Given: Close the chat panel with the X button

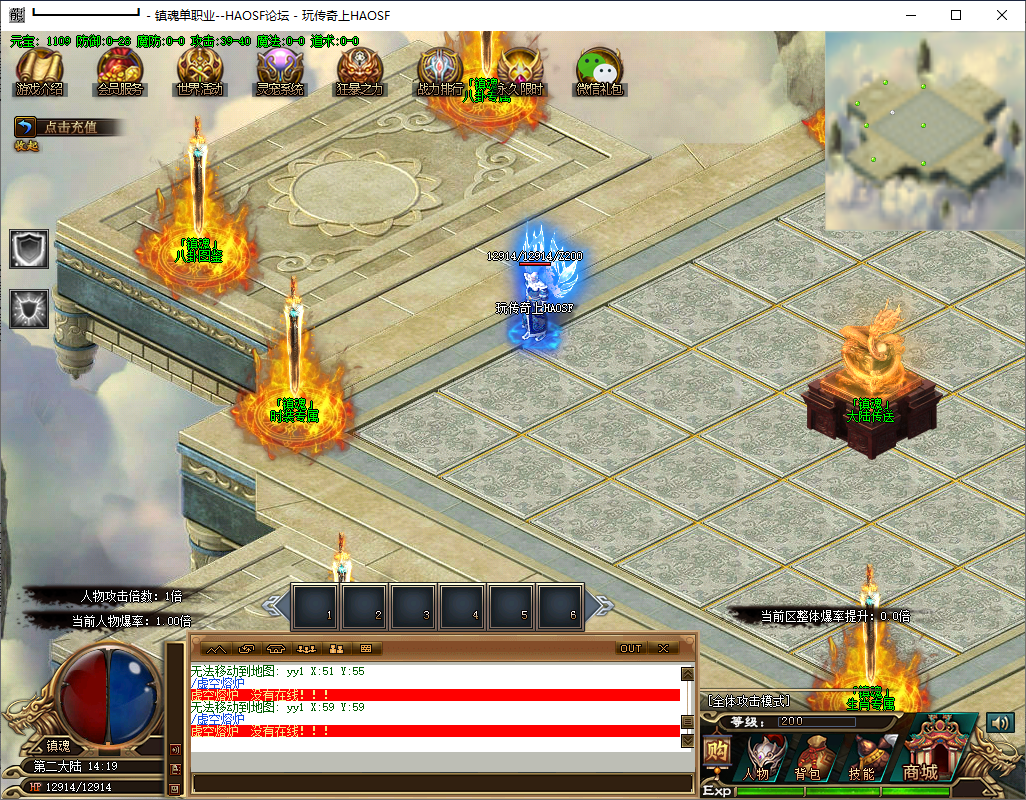Looking at the screenshot, I should pyautogui.click(x=662, y=648).
